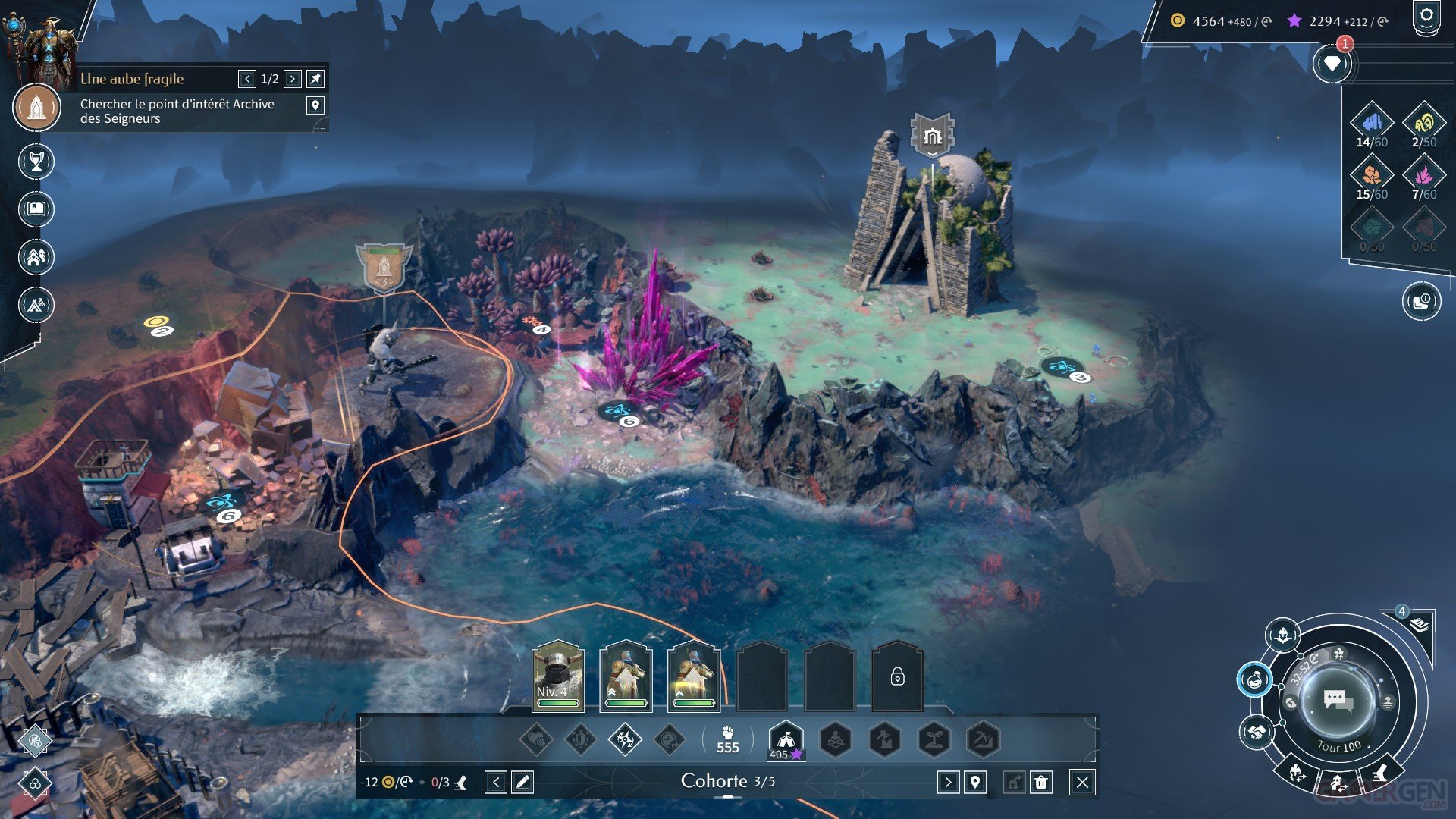The image size is (1456, 819).
Task: Open the diamond notification with red badge
Action: 1332,64
